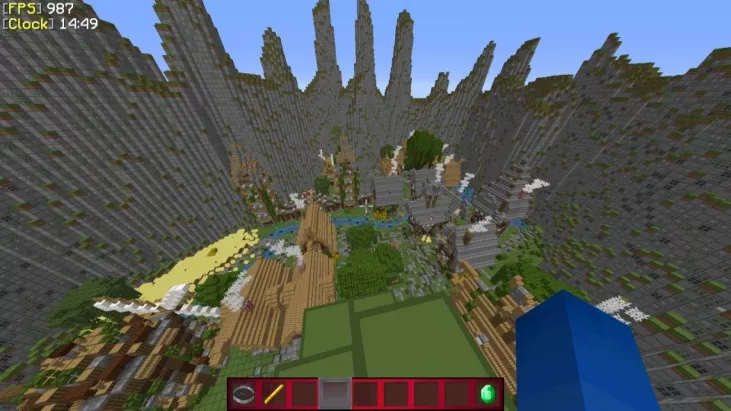Click the highlighted empty hotbar slot

point(335,393)
